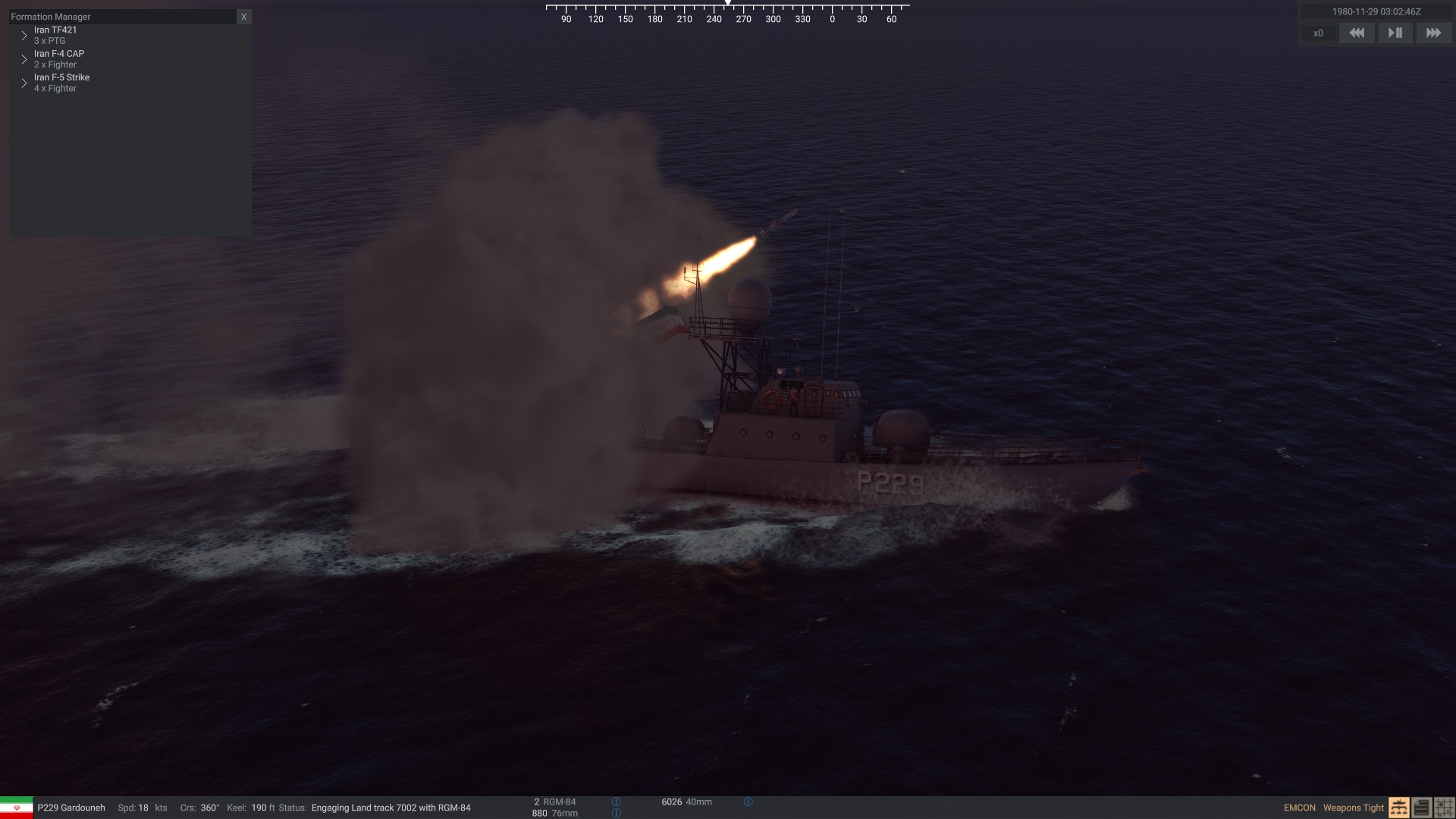The image size is (1456, 819).
Task: Open the tactical map grid icon
Action: pos(1444,808)
